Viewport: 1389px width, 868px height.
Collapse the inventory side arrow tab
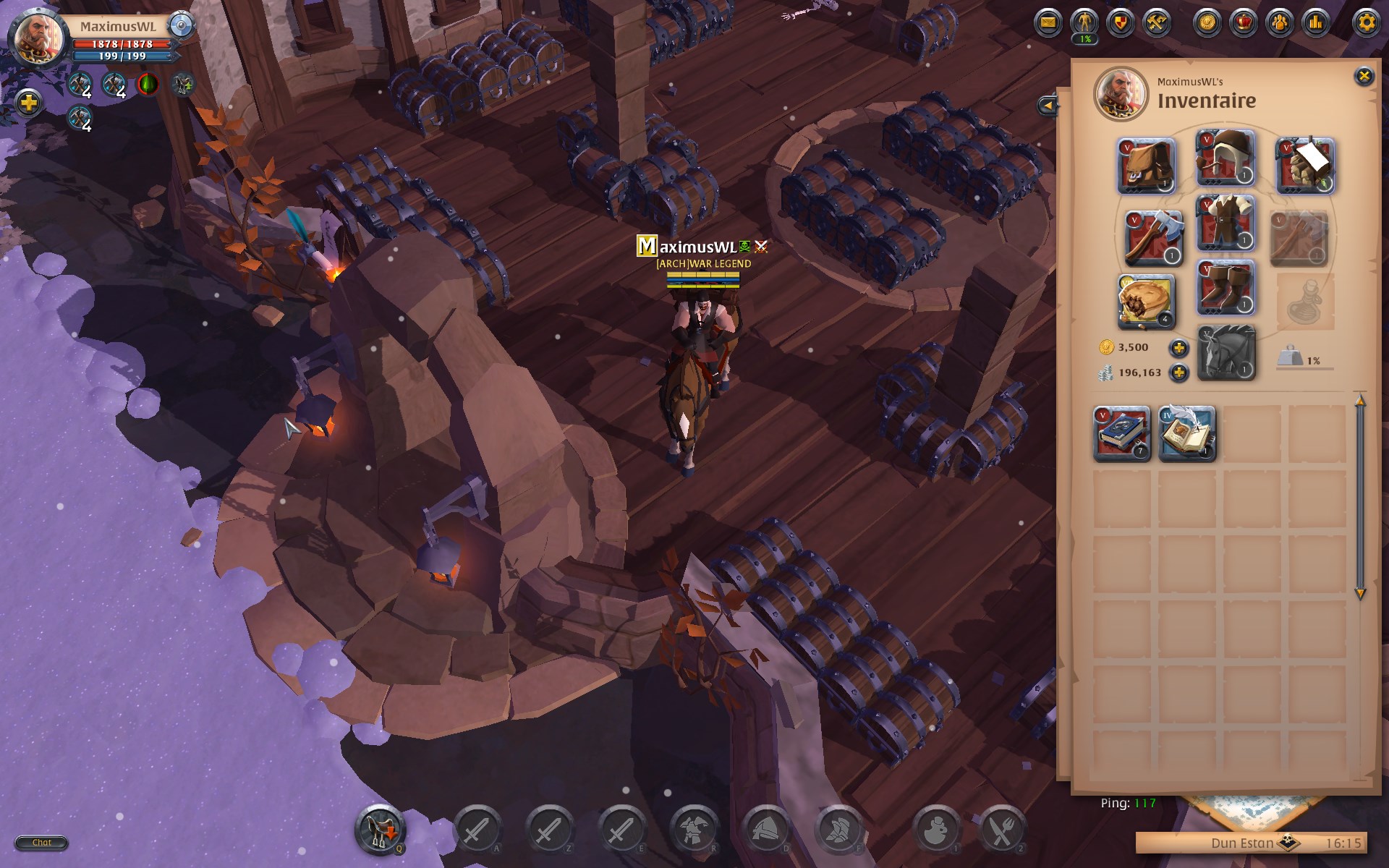click(1047, 106)
